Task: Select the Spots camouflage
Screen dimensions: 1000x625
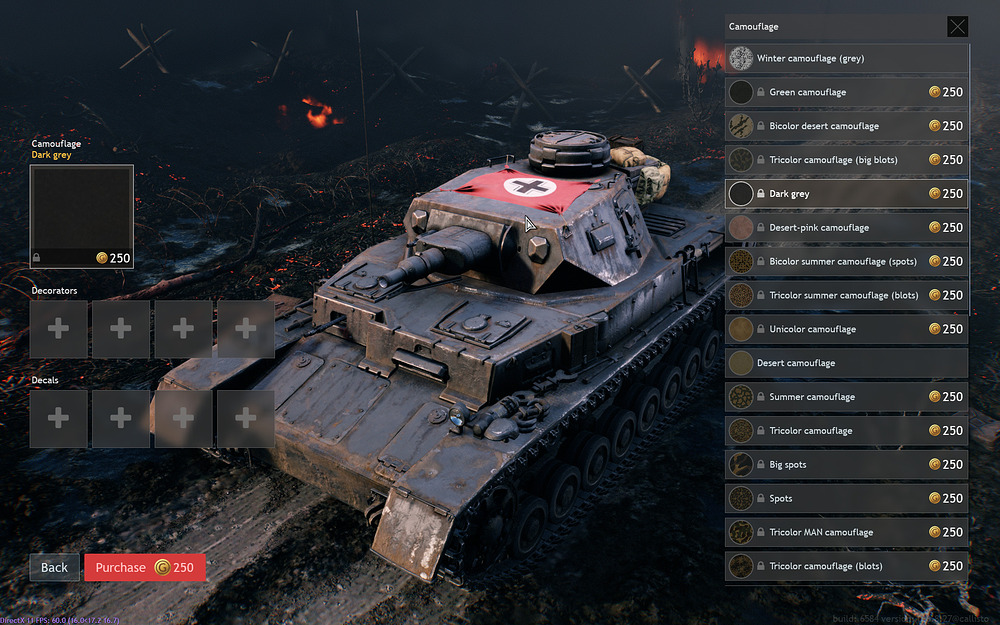Action: [x=847, y=498]
